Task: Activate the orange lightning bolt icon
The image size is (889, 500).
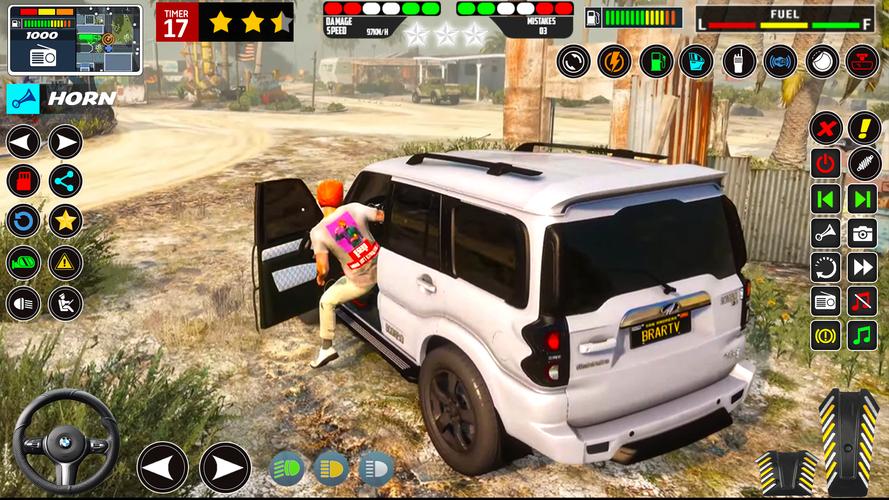Action: tap(614, 61)
